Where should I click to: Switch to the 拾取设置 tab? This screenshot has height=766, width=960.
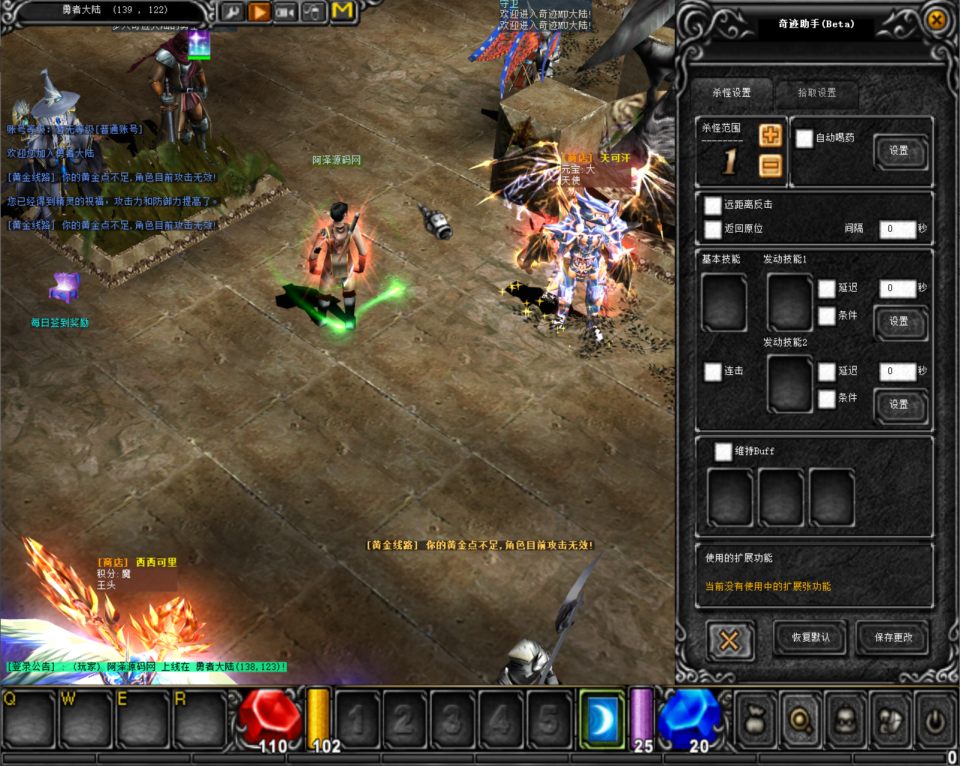(817, 93)
